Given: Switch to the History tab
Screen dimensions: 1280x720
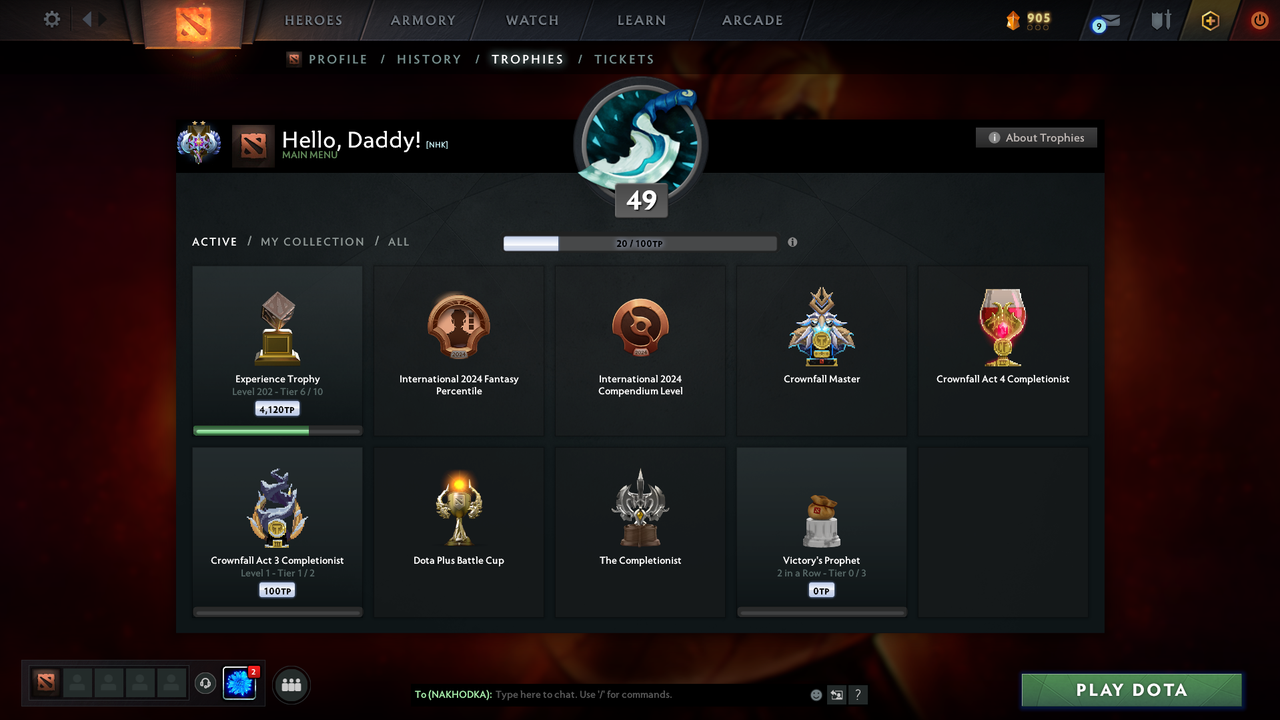Looking at the screenshot, I should pyautogui.click(x=428, y=59).
